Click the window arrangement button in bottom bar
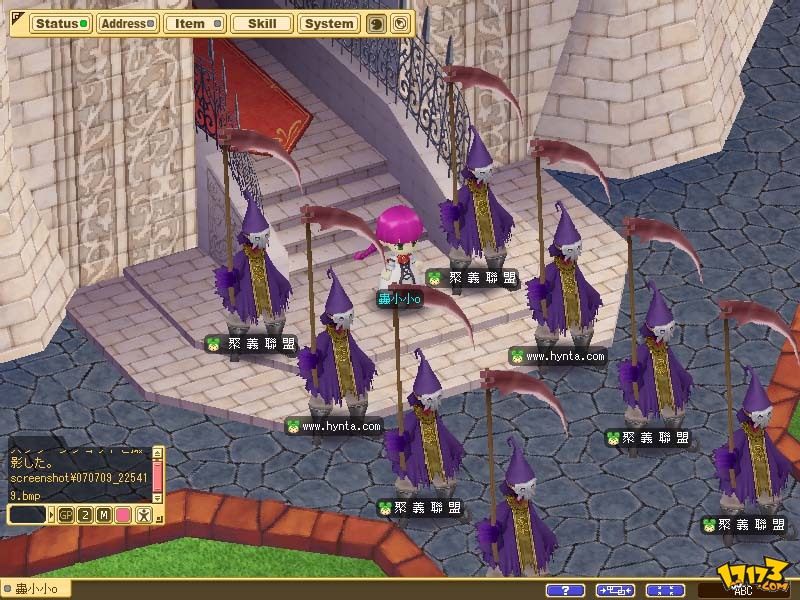Viewport: 800px width, 600px height. pyautogui.click(x=615, y=590)
